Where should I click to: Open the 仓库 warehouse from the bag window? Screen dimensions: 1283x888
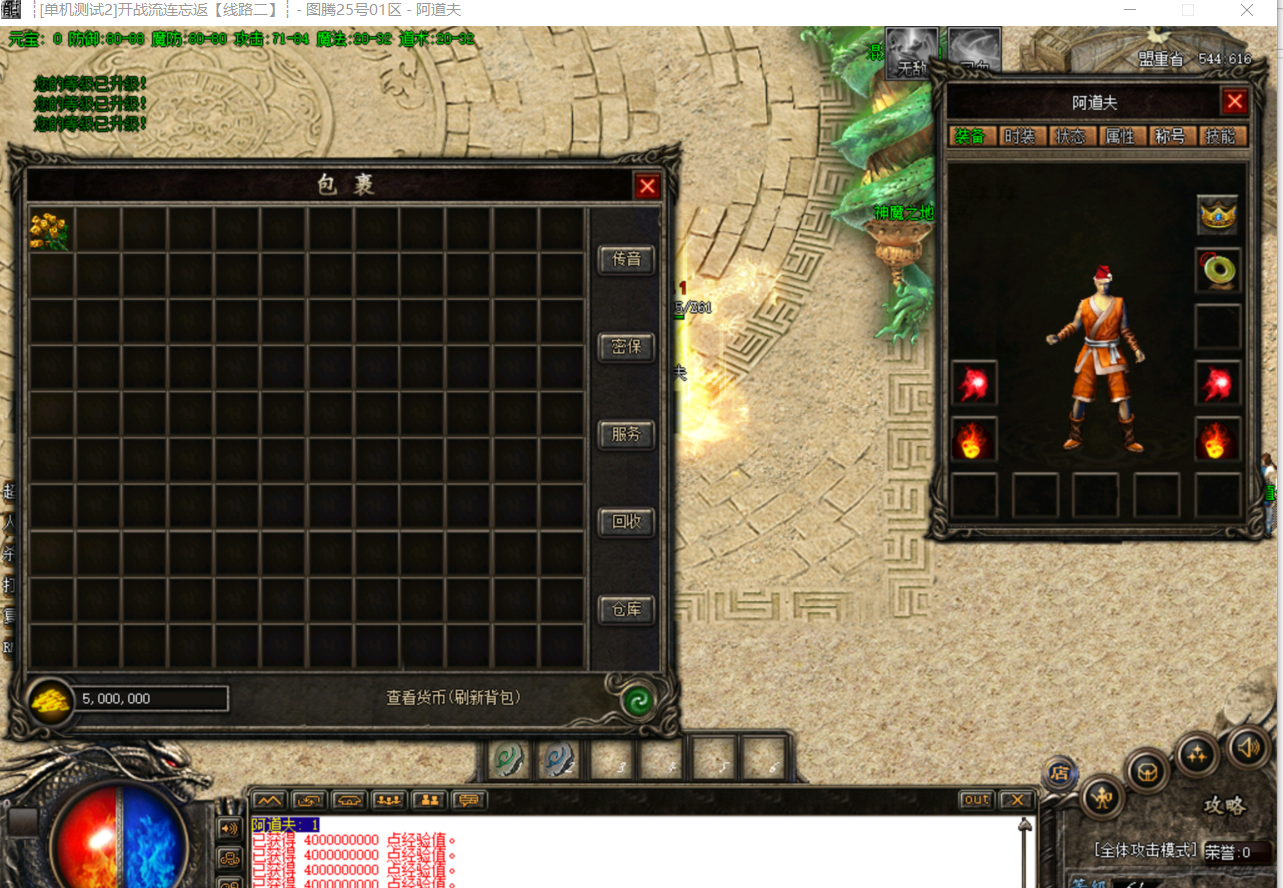[x=626, y=609]
